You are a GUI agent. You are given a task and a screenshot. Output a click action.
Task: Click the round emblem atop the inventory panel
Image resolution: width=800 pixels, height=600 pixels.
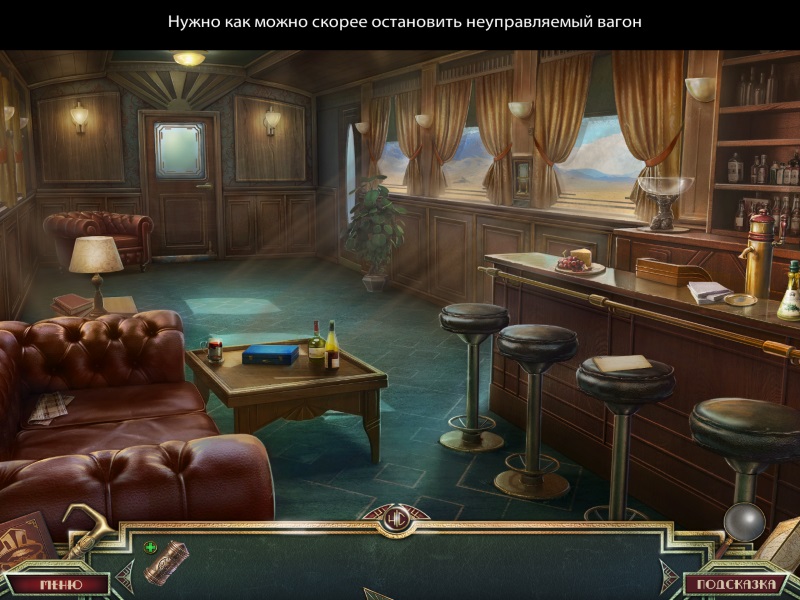tap(399, 519)
